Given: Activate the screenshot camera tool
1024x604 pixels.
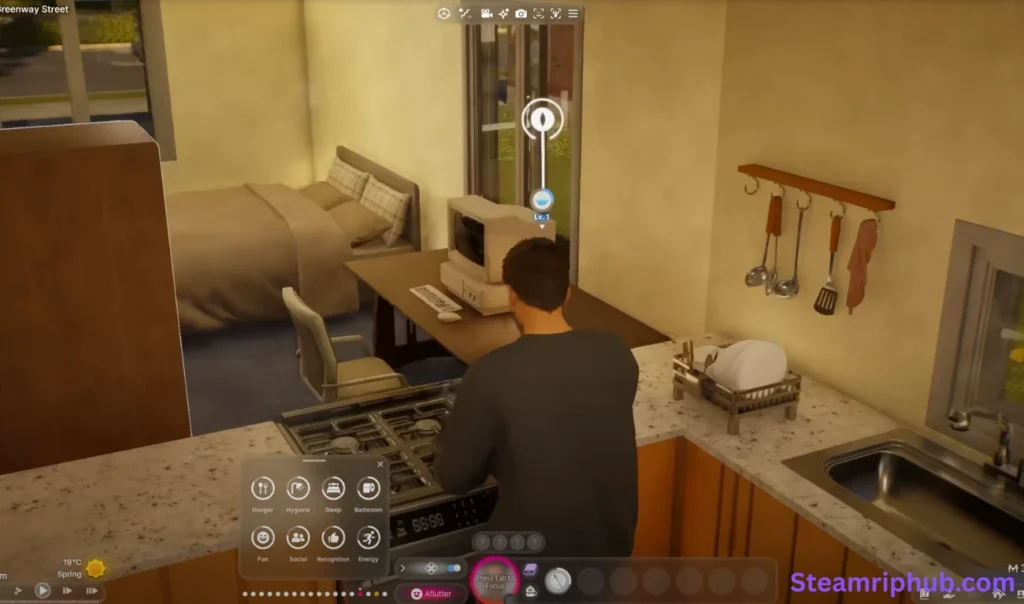Looking at the screenshot, I should click(521, 13).
